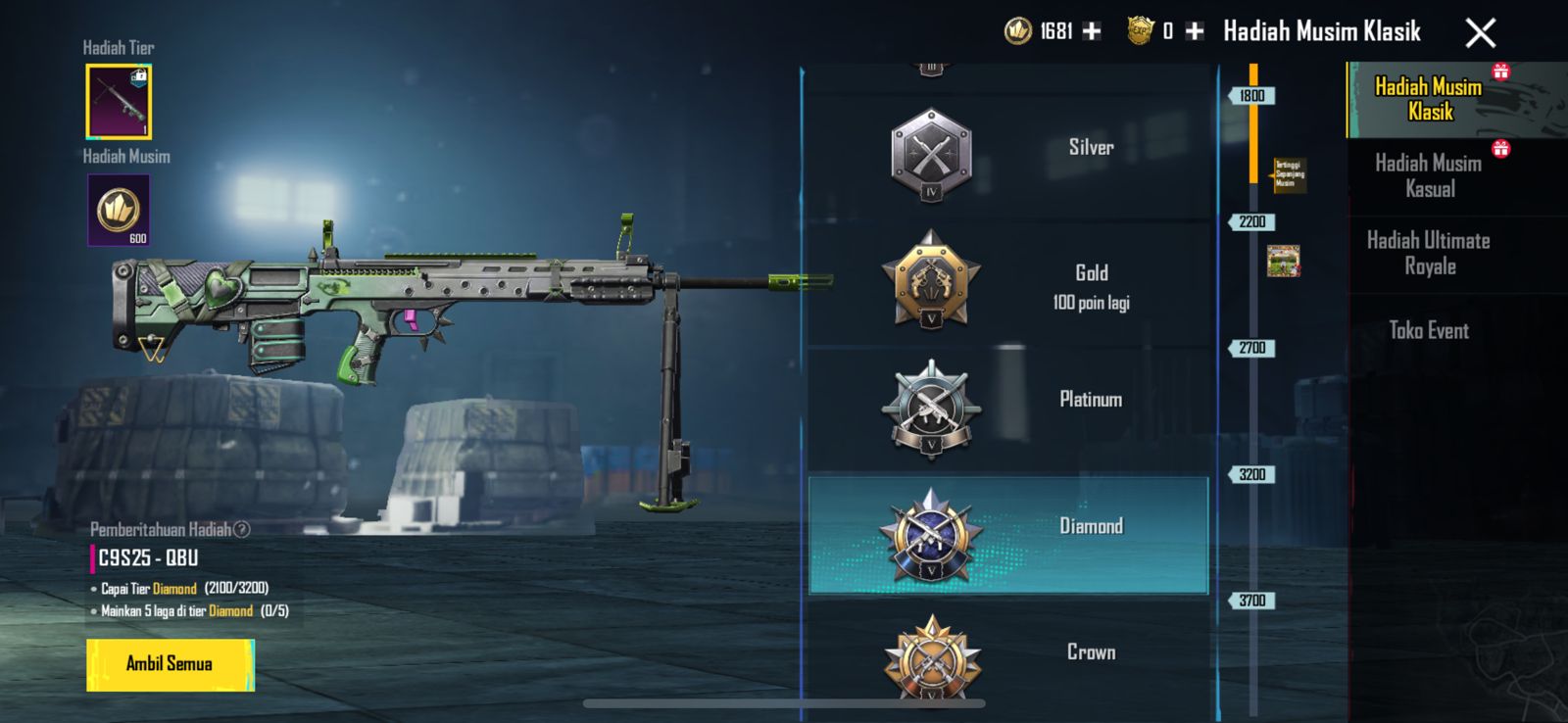The height and width of the screenshot is (723, 1568).
Task: Open the Hadiah Musim Kasual tab
Action: 1429,176
